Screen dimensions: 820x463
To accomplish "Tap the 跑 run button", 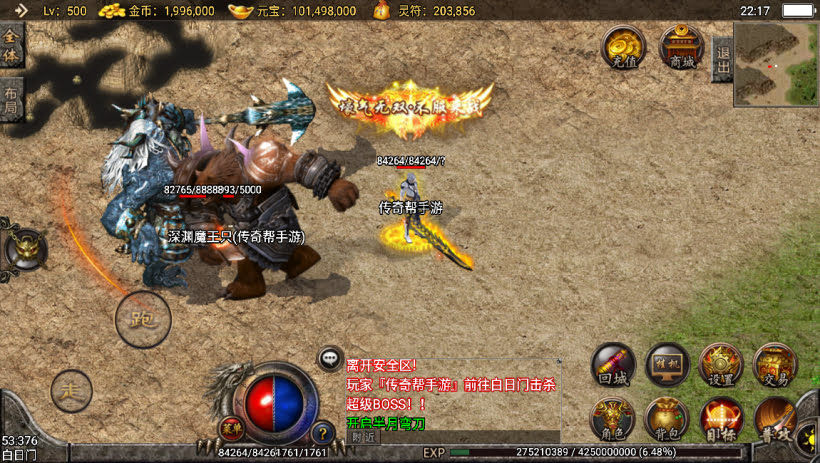I will 143,320.
